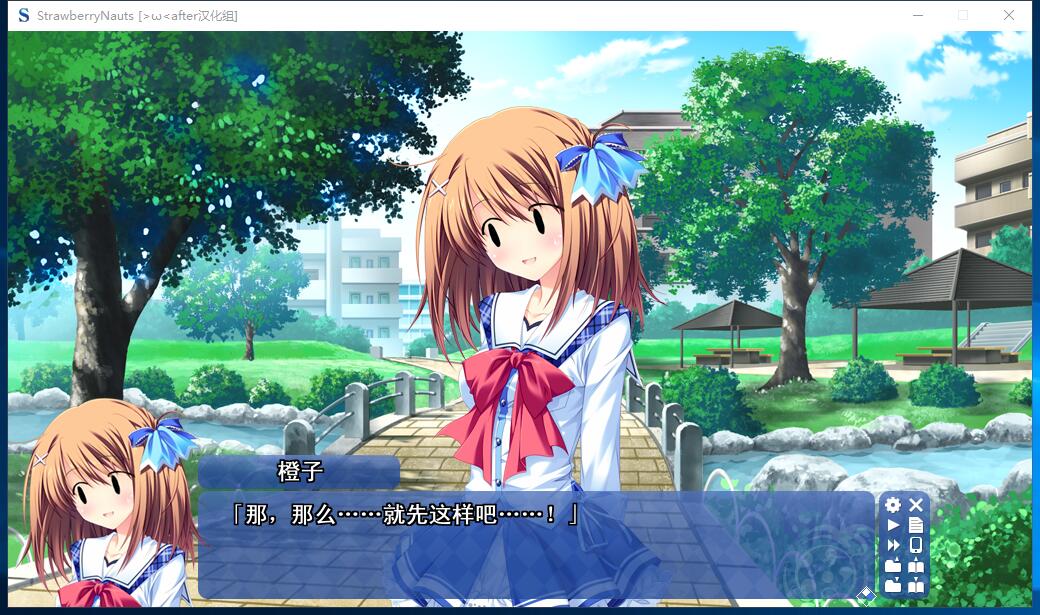This screenshot has height=615, width=1040.
Task: Hide the dialogue box with the X icon
Action: tap(916, 505)
